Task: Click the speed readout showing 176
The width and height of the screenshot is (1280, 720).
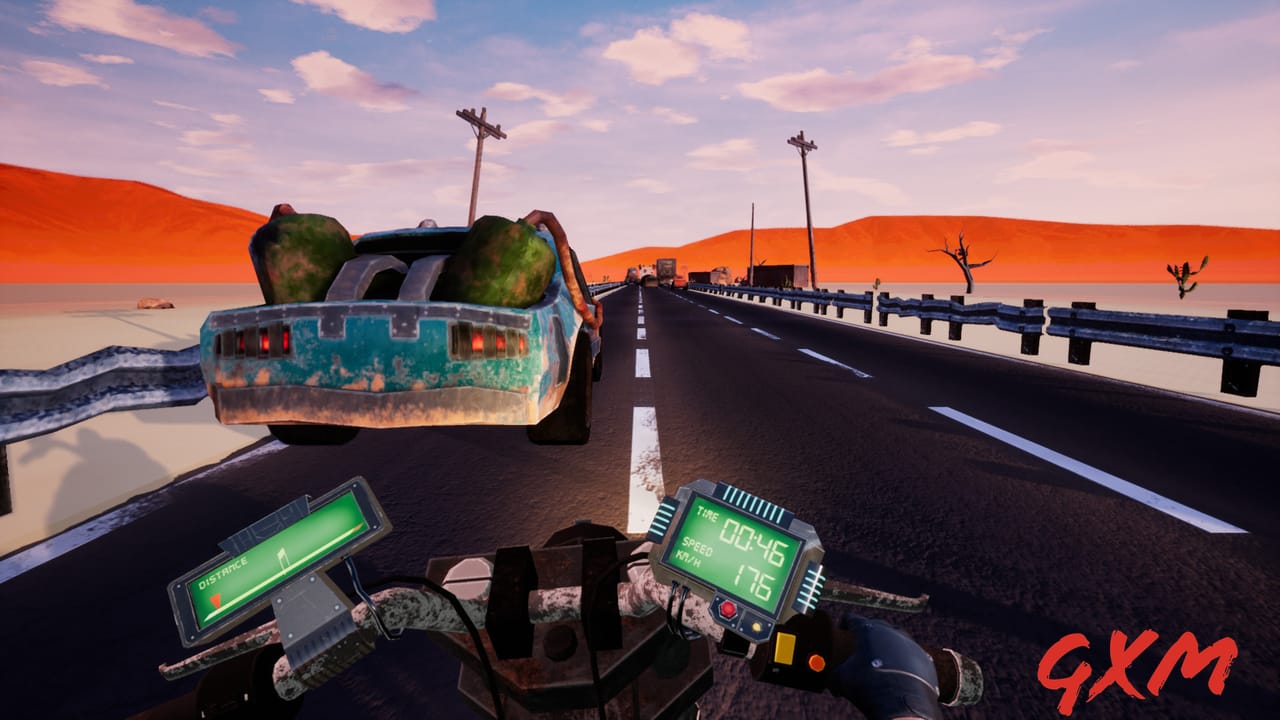Action: pyautogui.click(x=755, y=581)
